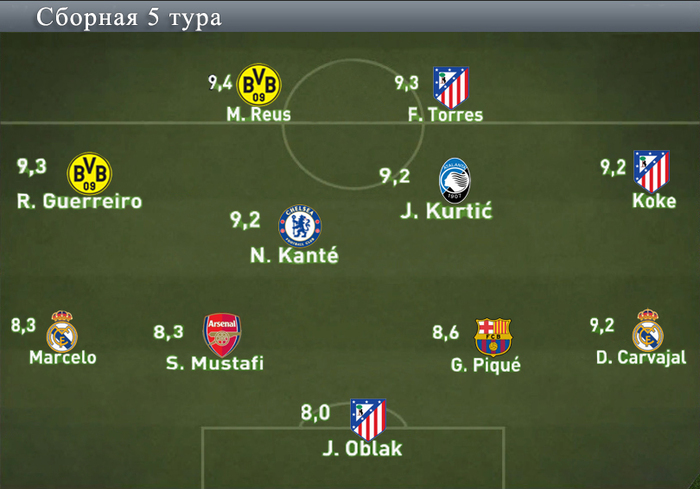Pick G. Piqué's Barcelona badge
The height and width of the screenshot is (489, 700).
click(492, 337)
